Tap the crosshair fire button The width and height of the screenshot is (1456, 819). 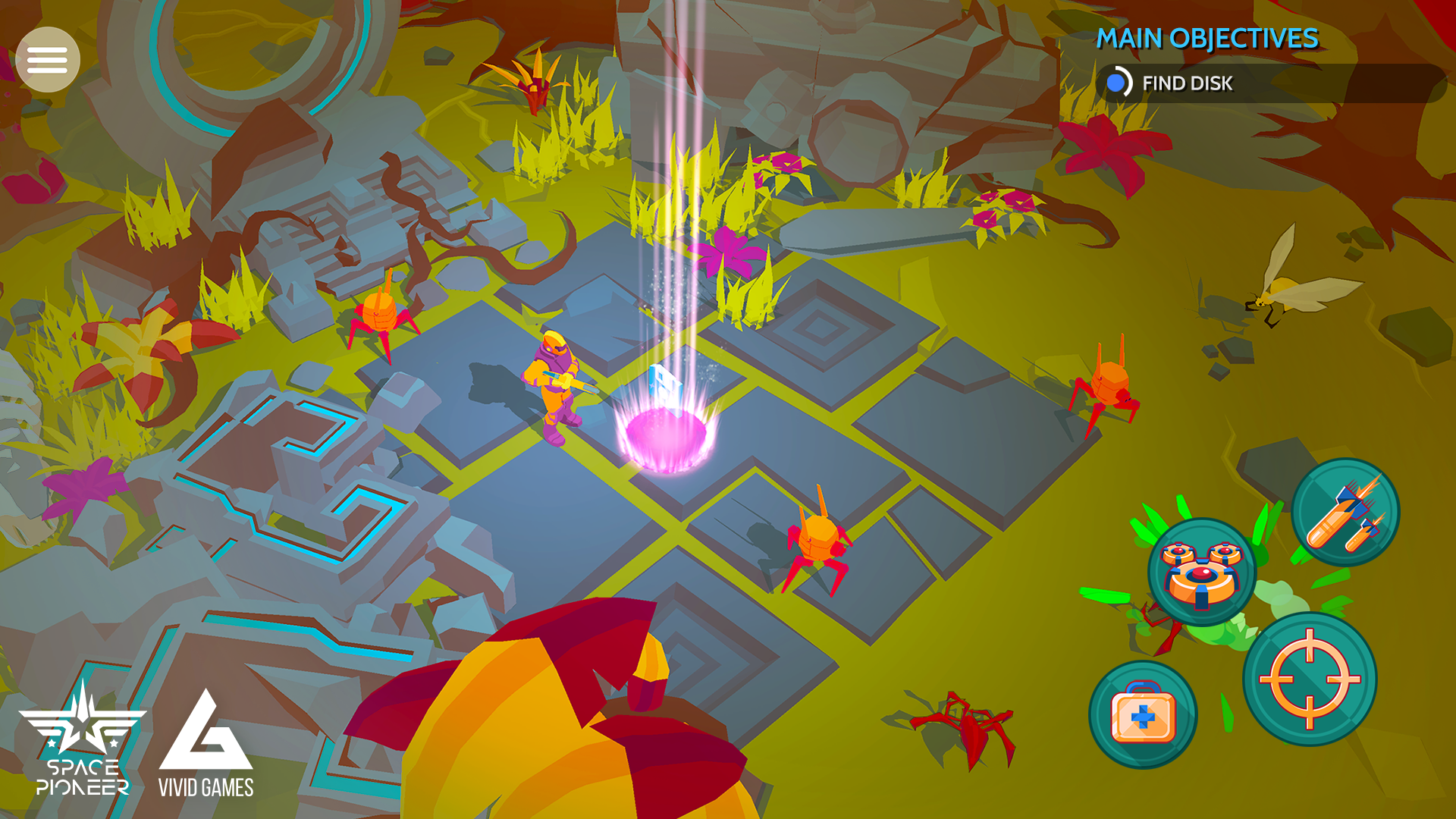[x=1310, y=679]
